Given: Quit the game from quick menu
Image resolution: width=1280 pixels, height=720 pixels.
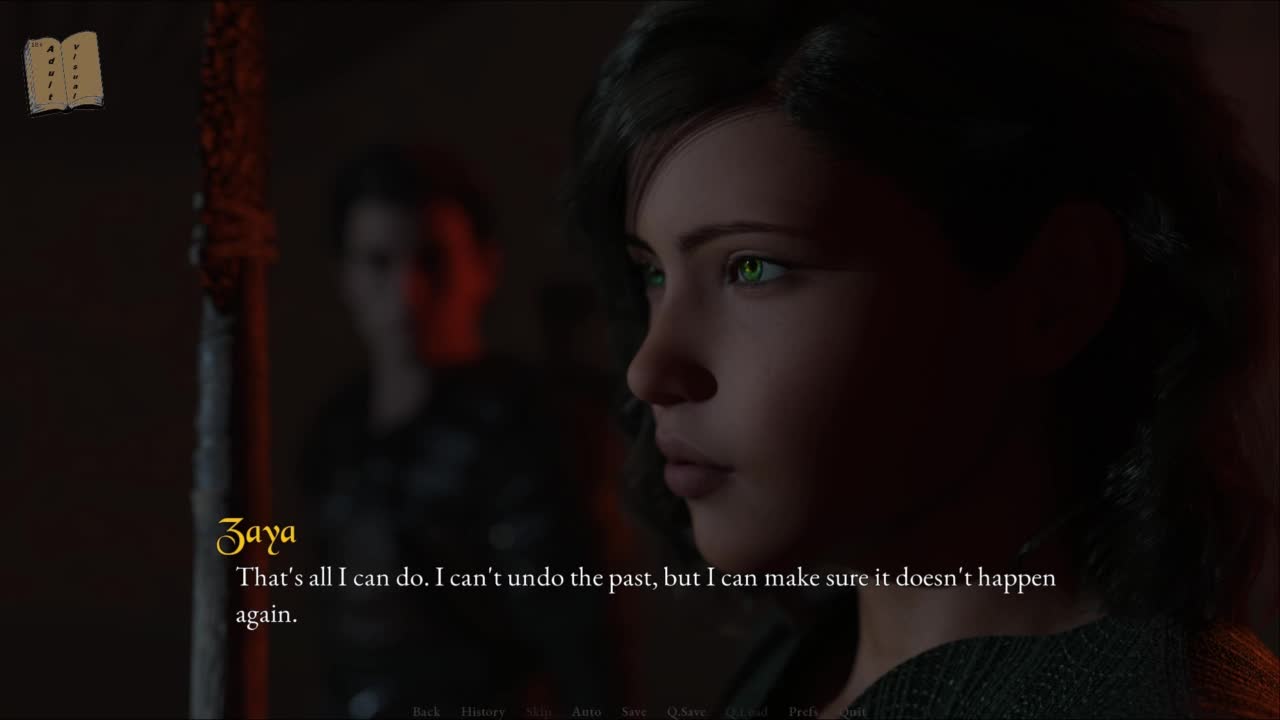Looking at the screenshot, I should tap(853, 711).
